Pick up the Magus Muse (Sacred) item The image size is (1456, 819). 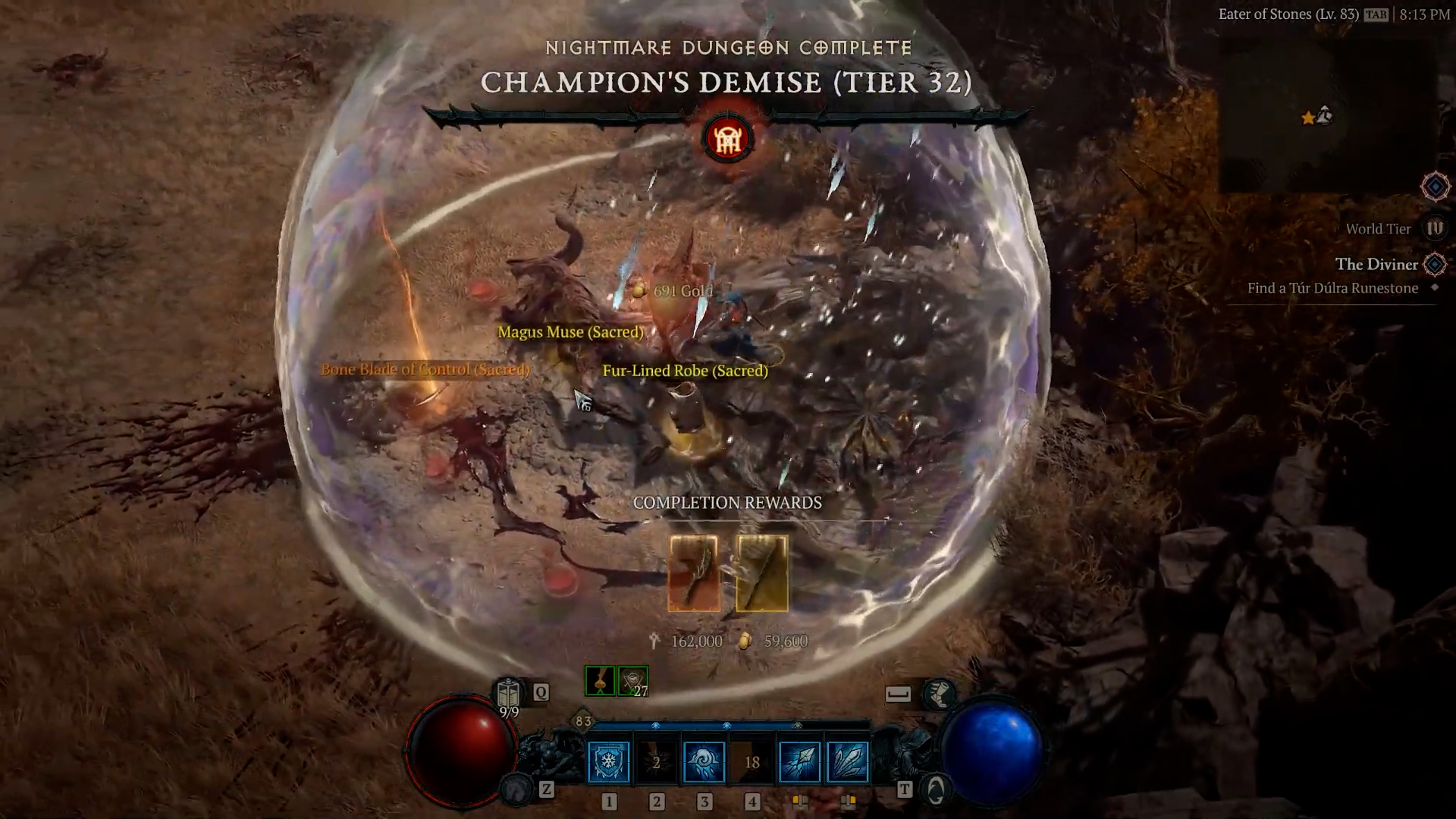click(570, 332)
